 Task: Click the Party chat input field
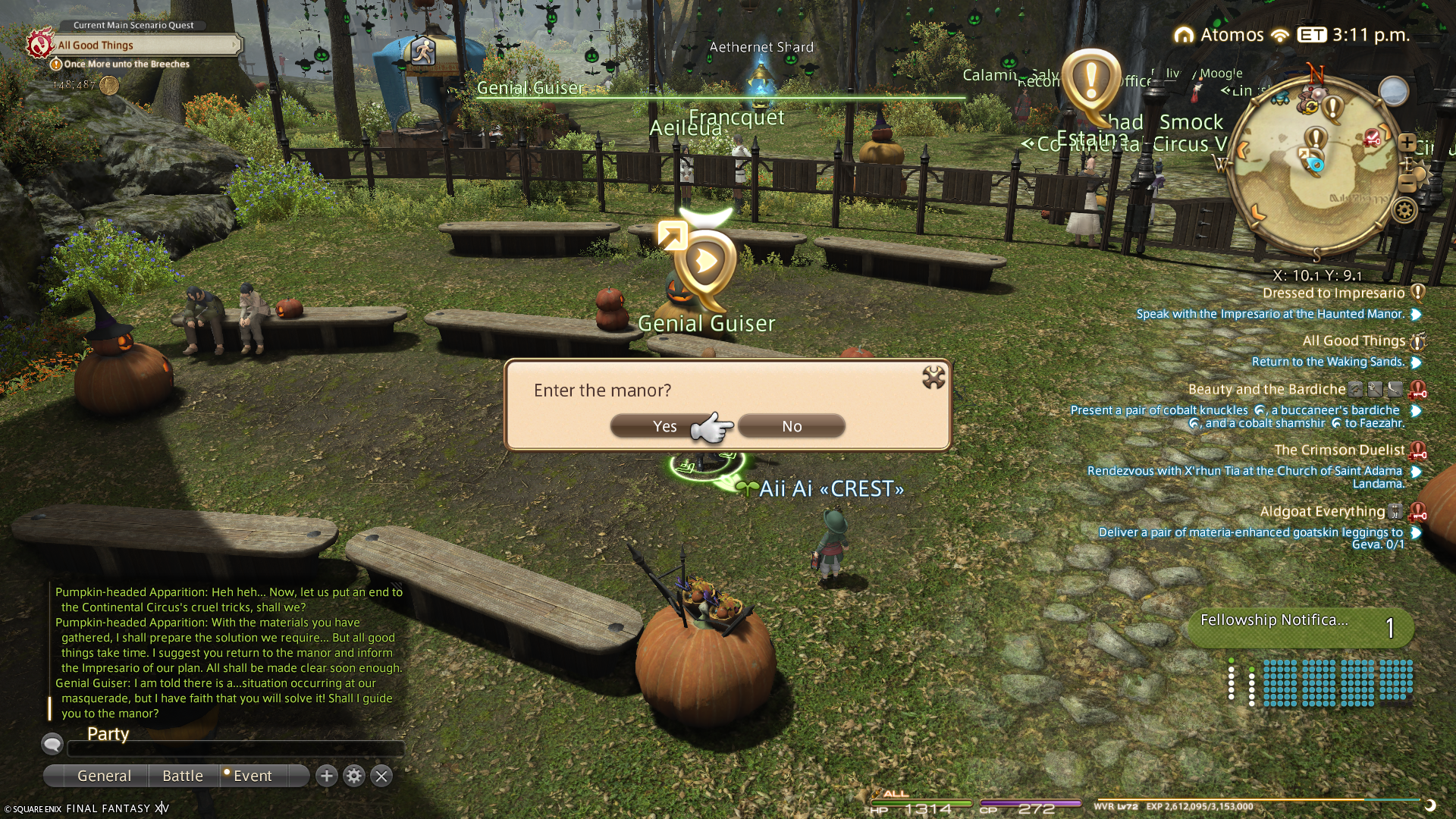(235, 749)
